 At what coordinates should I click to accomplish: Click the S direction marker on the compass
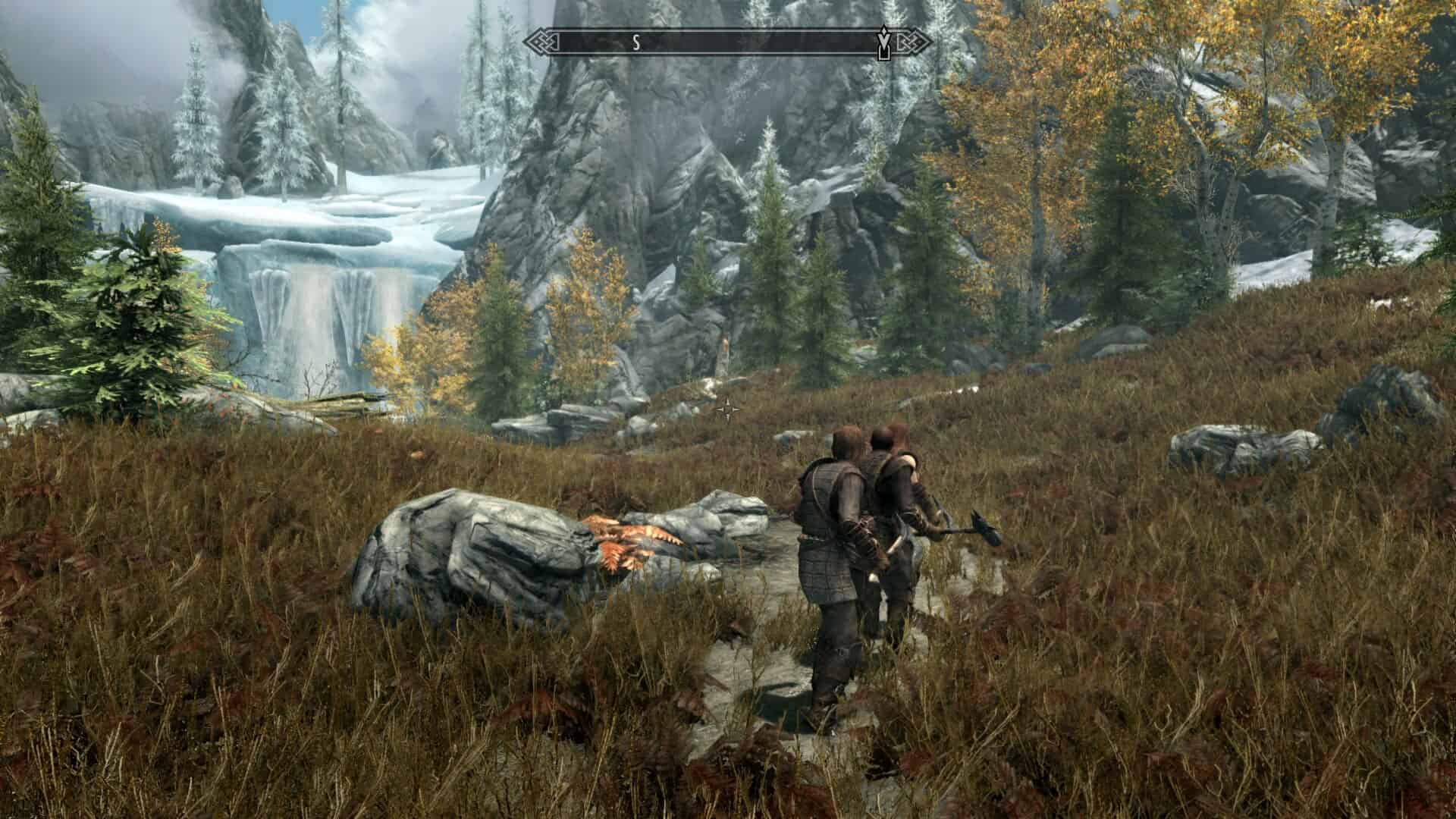point(637,42)
